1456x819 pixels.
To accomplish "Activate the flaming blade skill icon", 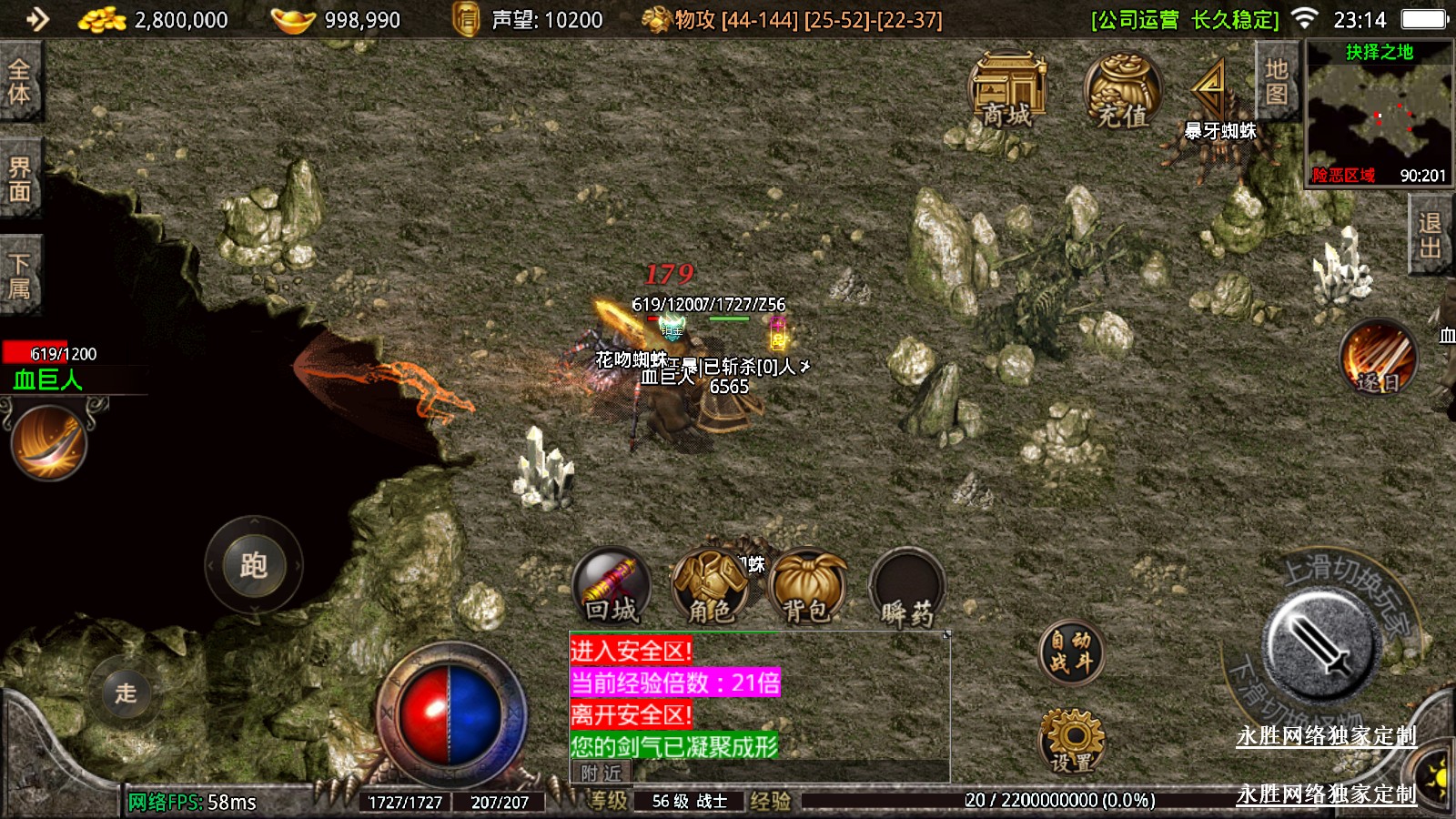I will (49, 443).
